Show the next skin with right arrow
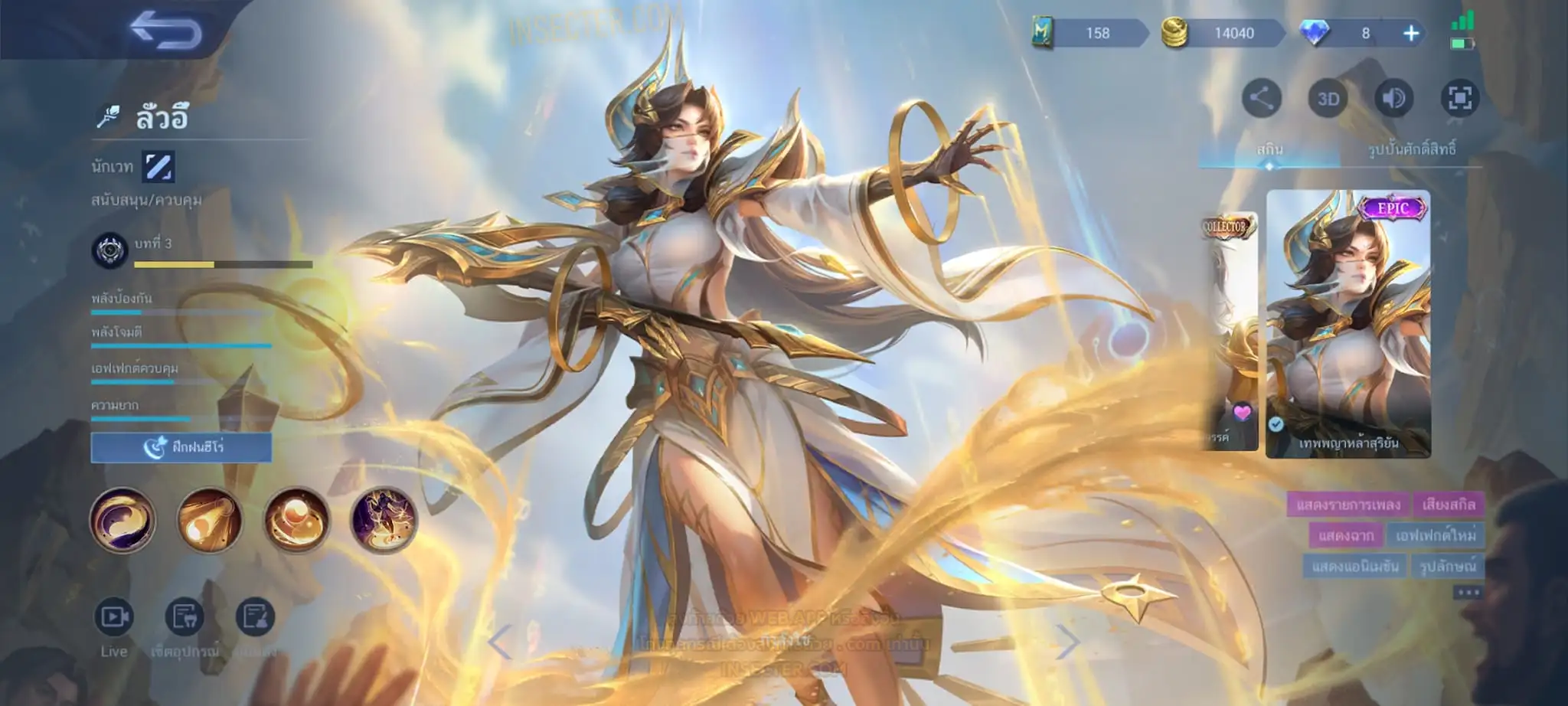1568x706 pixels. 1068,642
